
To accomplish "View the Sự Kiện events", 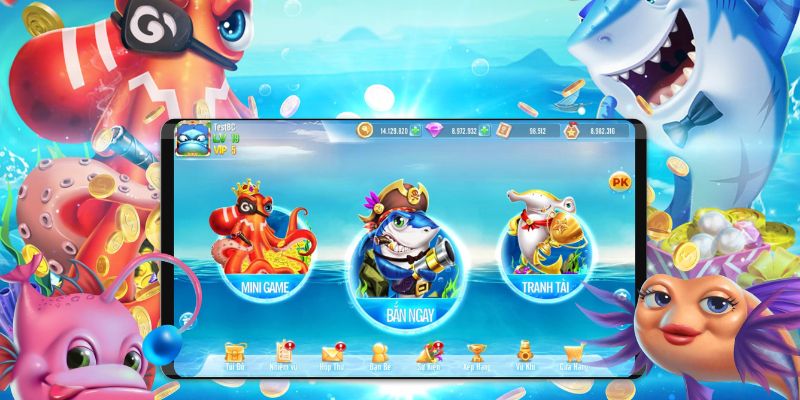I will click(x=428, y=353).
